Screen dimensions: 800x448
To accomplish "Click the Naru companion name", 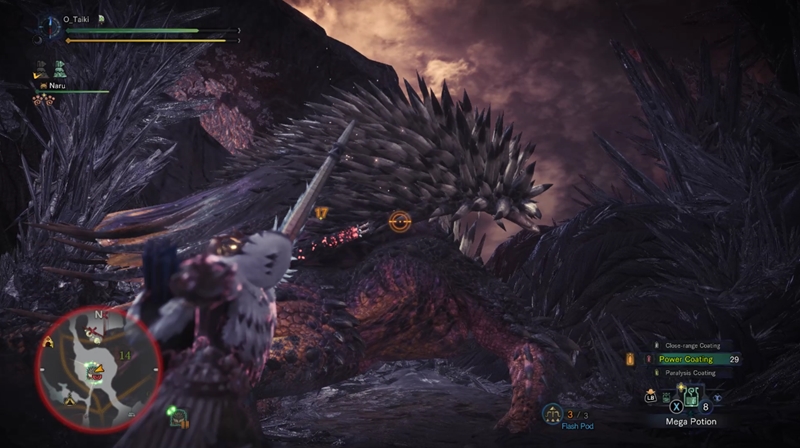I will pyautogui.click(x=56, y=86).
